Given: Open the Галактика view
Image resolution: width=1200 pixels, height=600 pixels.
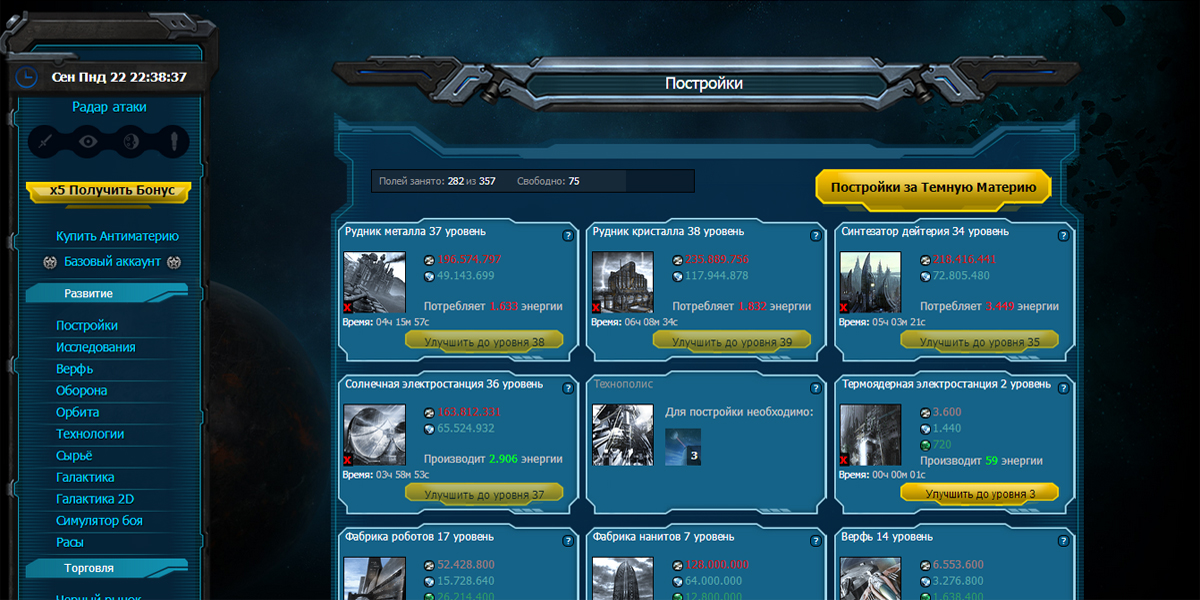Looking at the screenshot, I should [85, 477].
